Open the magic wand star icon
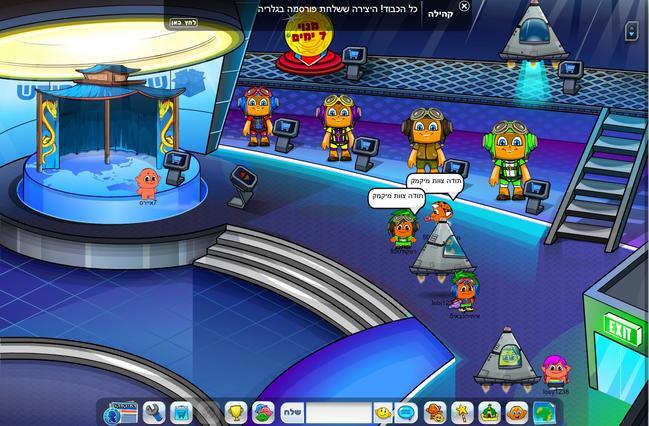 tap(462, 411)
